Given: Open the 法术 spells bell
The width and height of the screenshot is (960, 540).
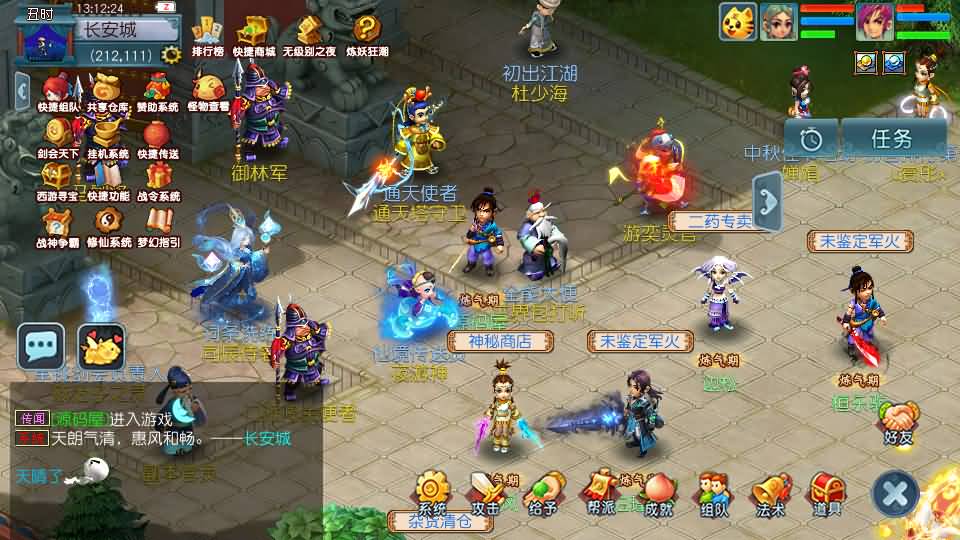Looking at the screenshot, I should (770, 492).
